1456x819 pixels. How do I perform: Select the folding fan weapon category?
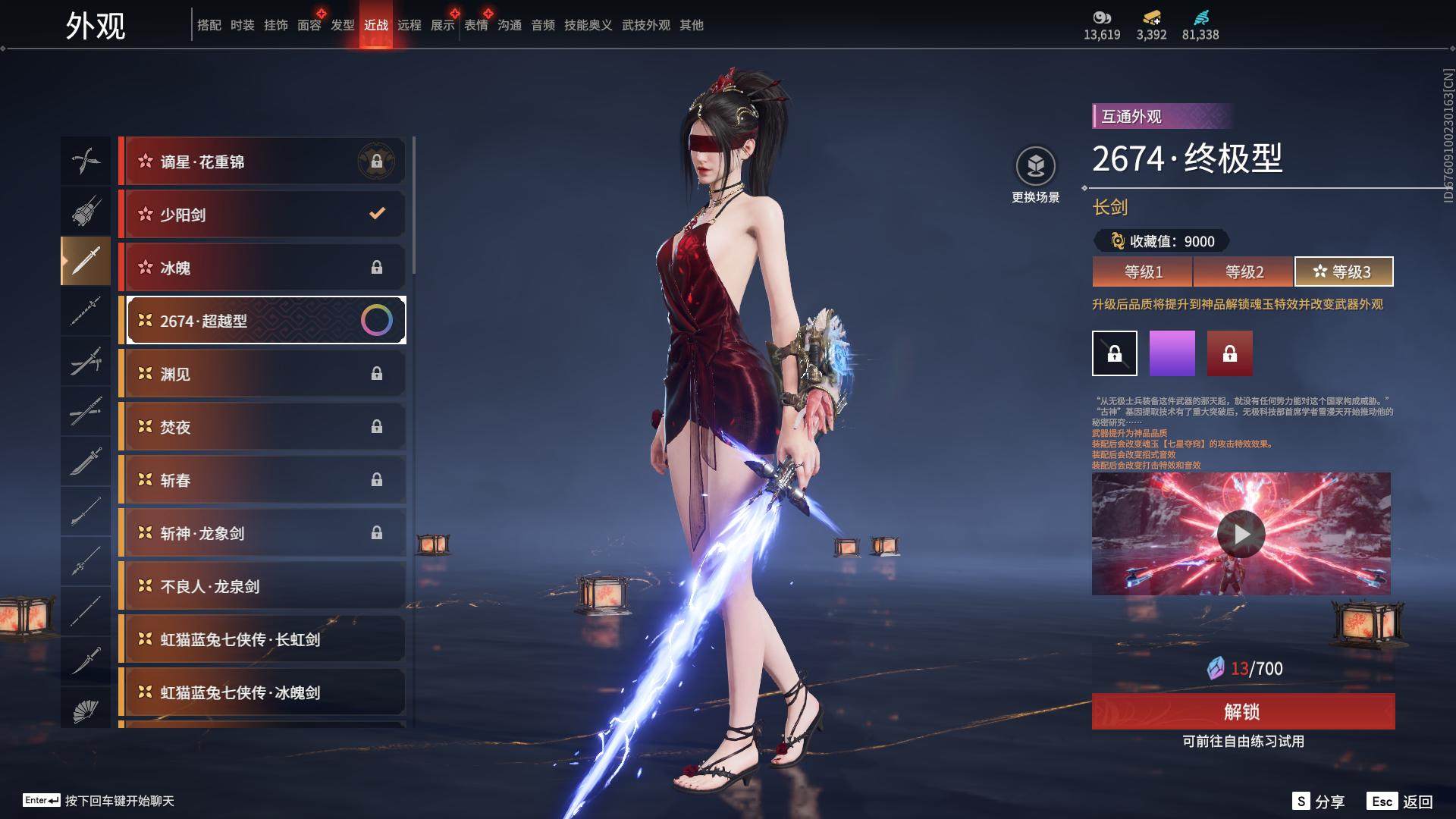click(86, 711)
